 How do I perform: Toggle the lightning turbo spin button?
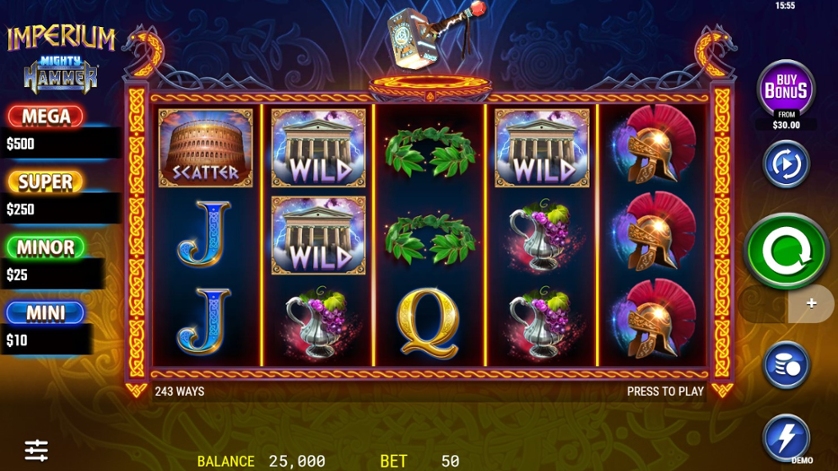786,437
